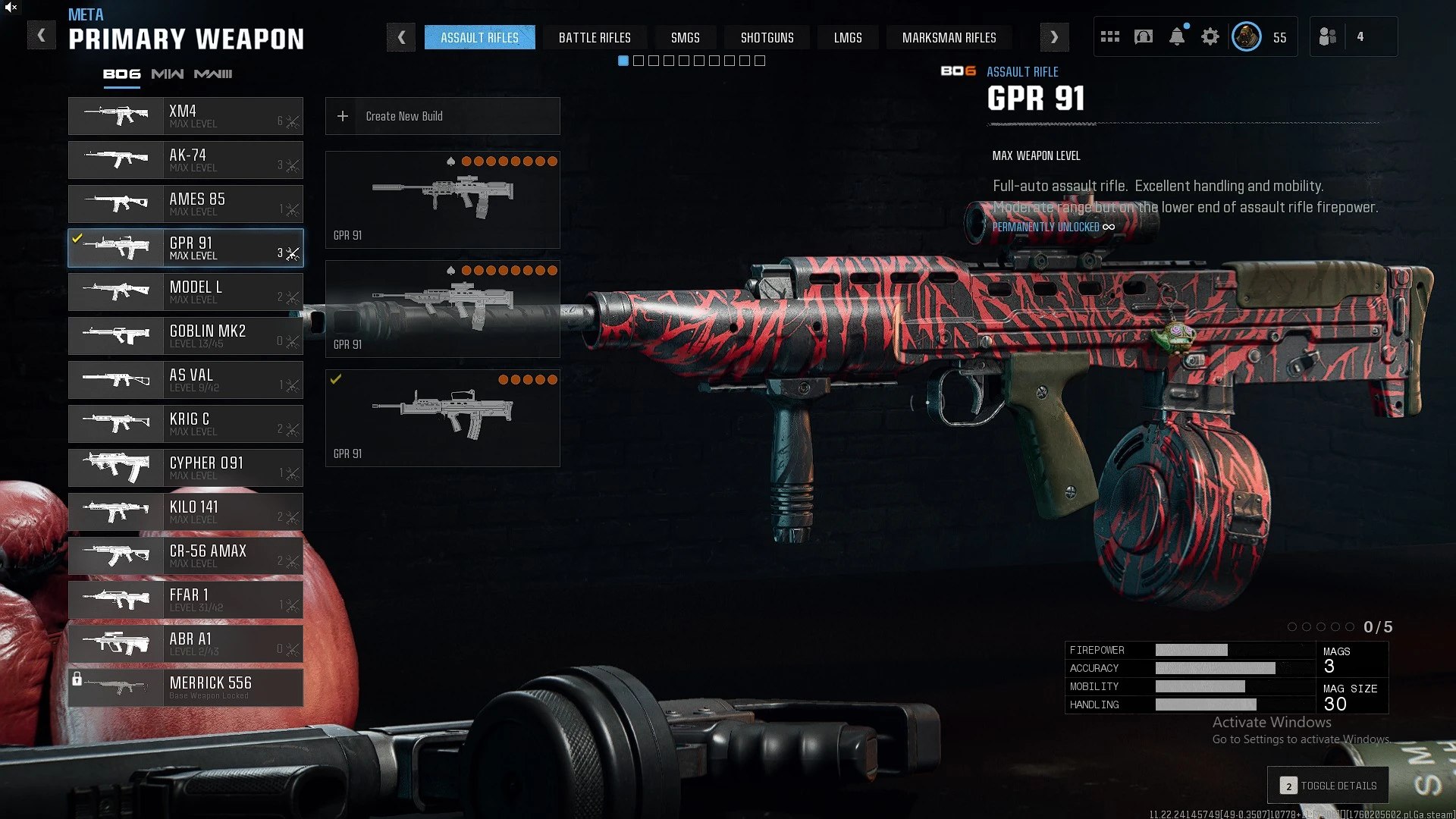Select the Goblin MK2 weapon

point(186,336)
